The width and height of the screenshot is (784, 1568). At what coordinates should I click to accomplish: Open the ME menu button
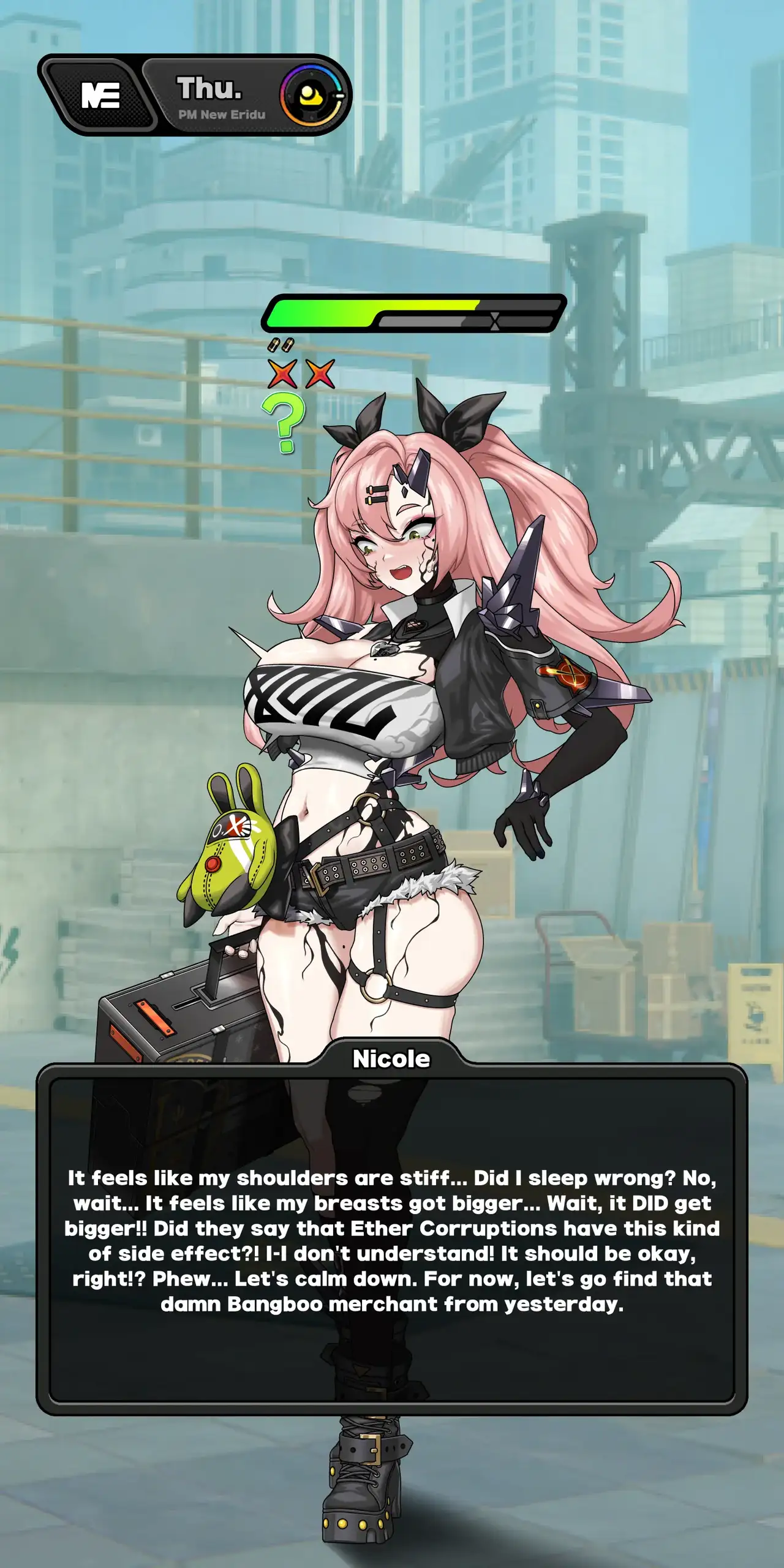coord(100,96)
